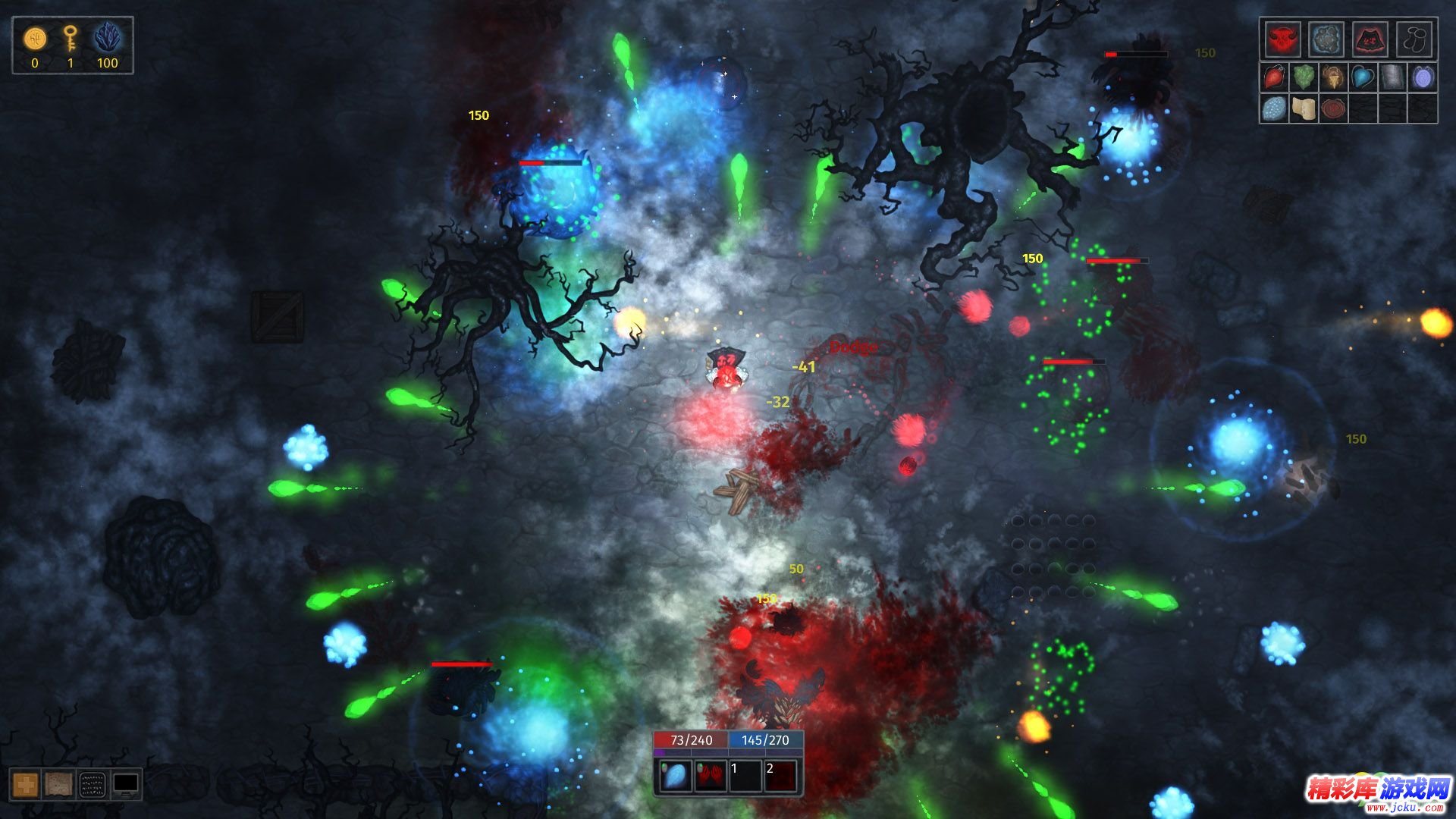Open the empty boots equipment slot
The width and height of the screenshot is (1456, 819).
tap(1414, 39)
